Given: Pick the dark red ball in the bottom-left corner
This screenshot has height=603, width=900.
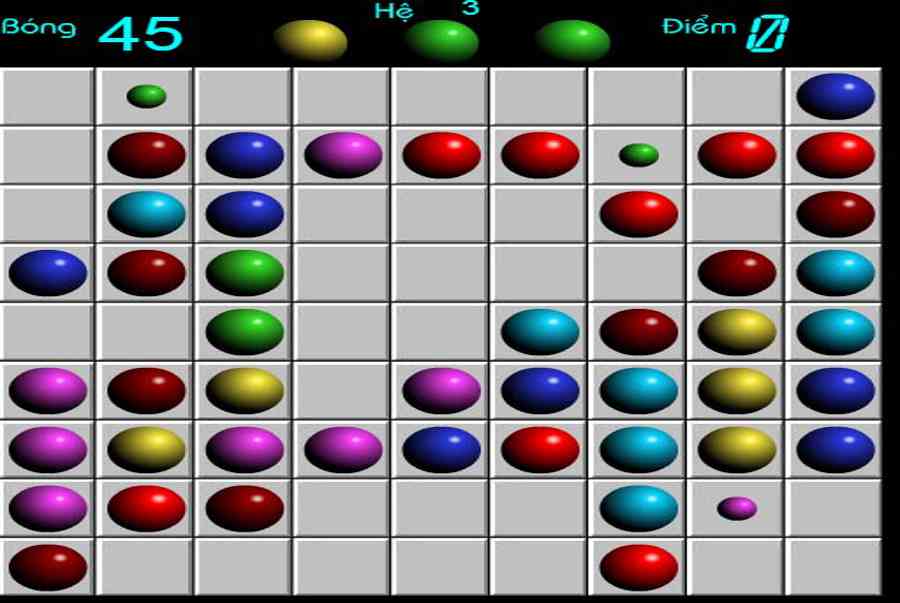Looking at the screenshot, I should (48, 567).
